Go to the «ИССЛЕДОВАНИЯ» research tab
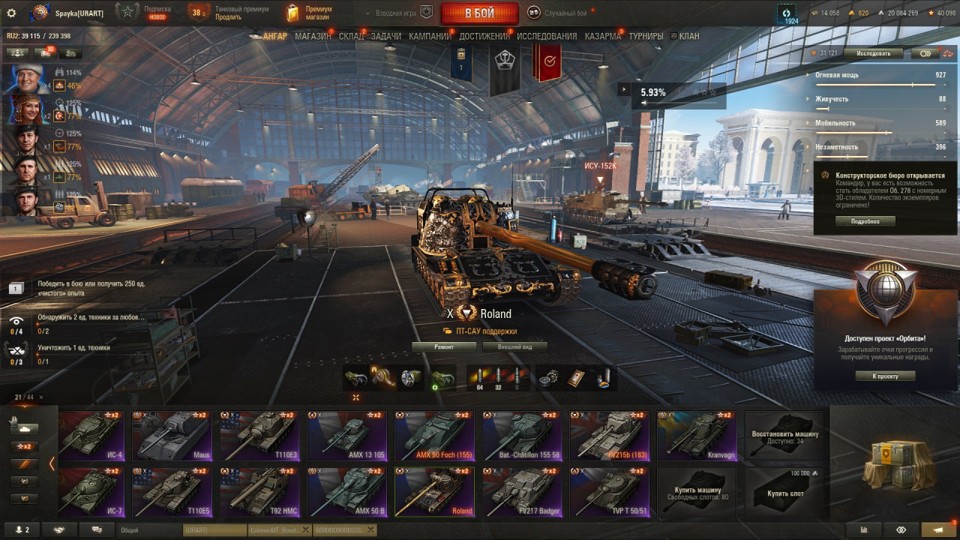Image resolution: width=960 pixels, height=540 pixels. click(546, 36)
